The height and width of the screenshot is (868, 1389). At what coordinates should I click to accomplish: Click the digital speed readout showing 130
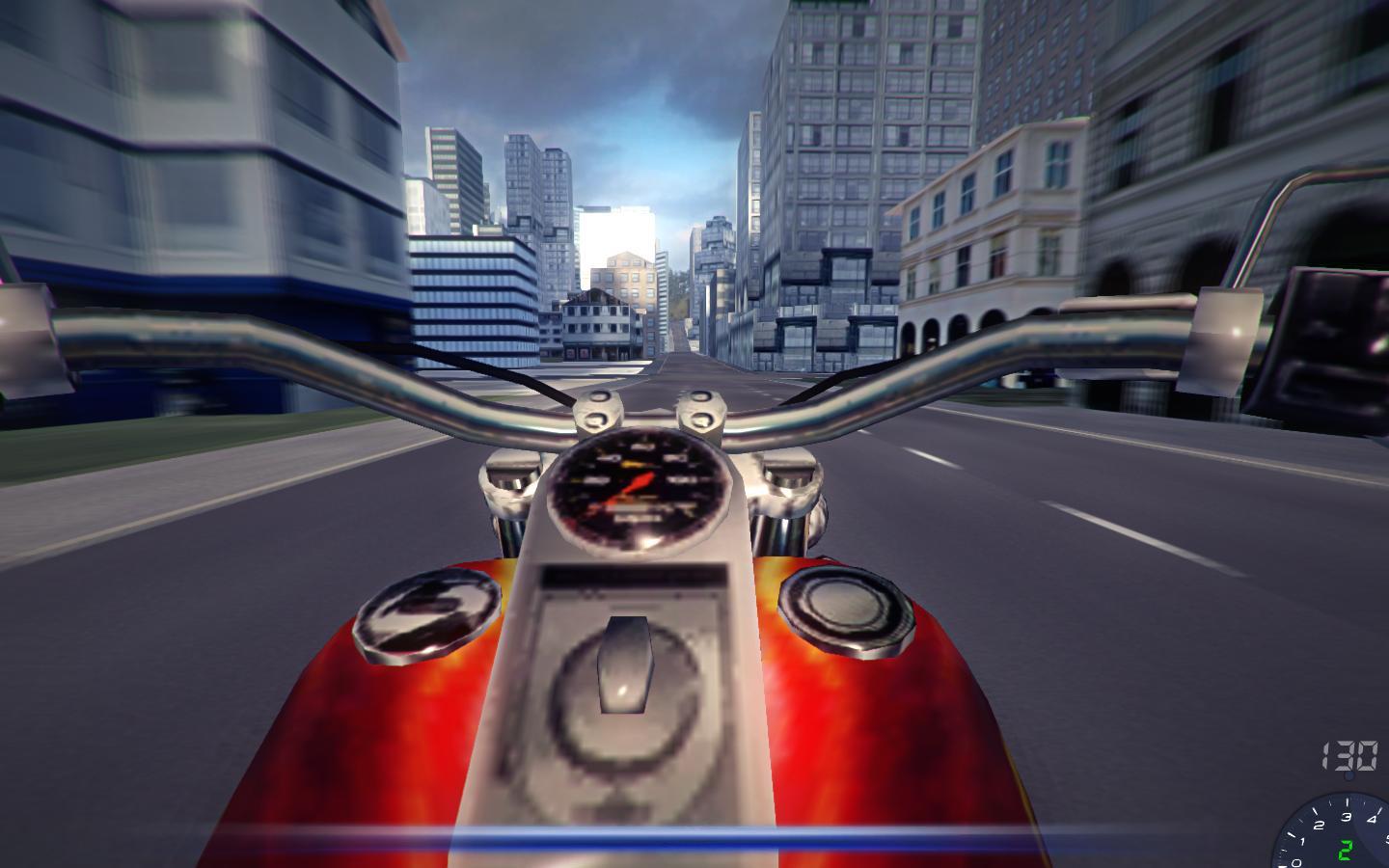(1348, 755)
